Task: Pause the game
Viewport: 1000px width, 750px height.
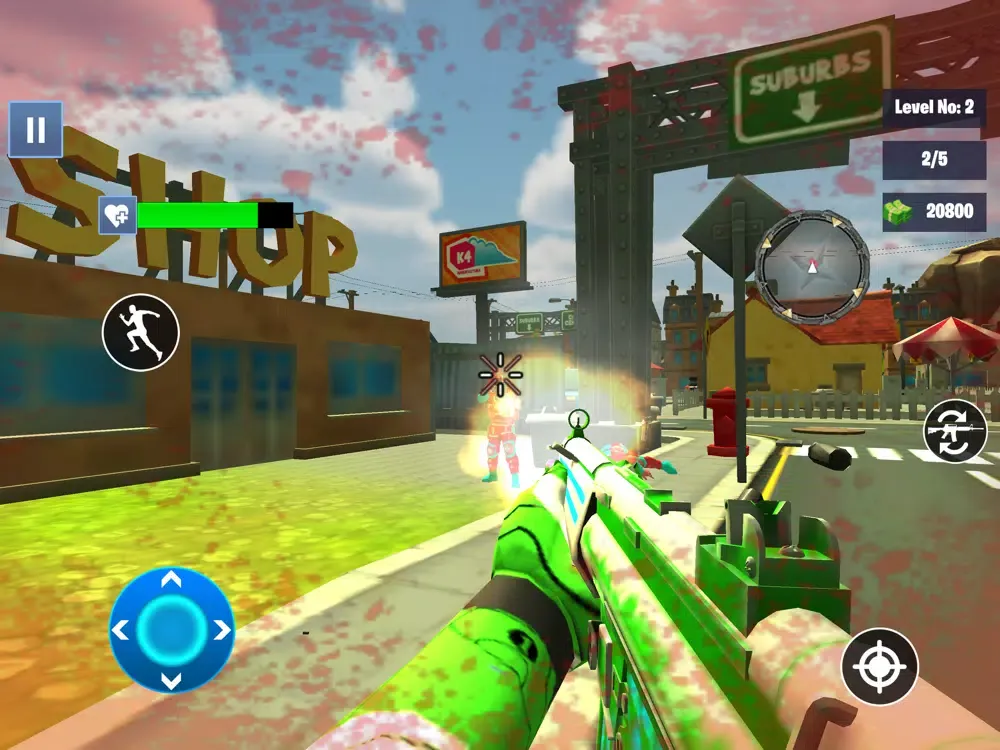Action: point(35,130)
